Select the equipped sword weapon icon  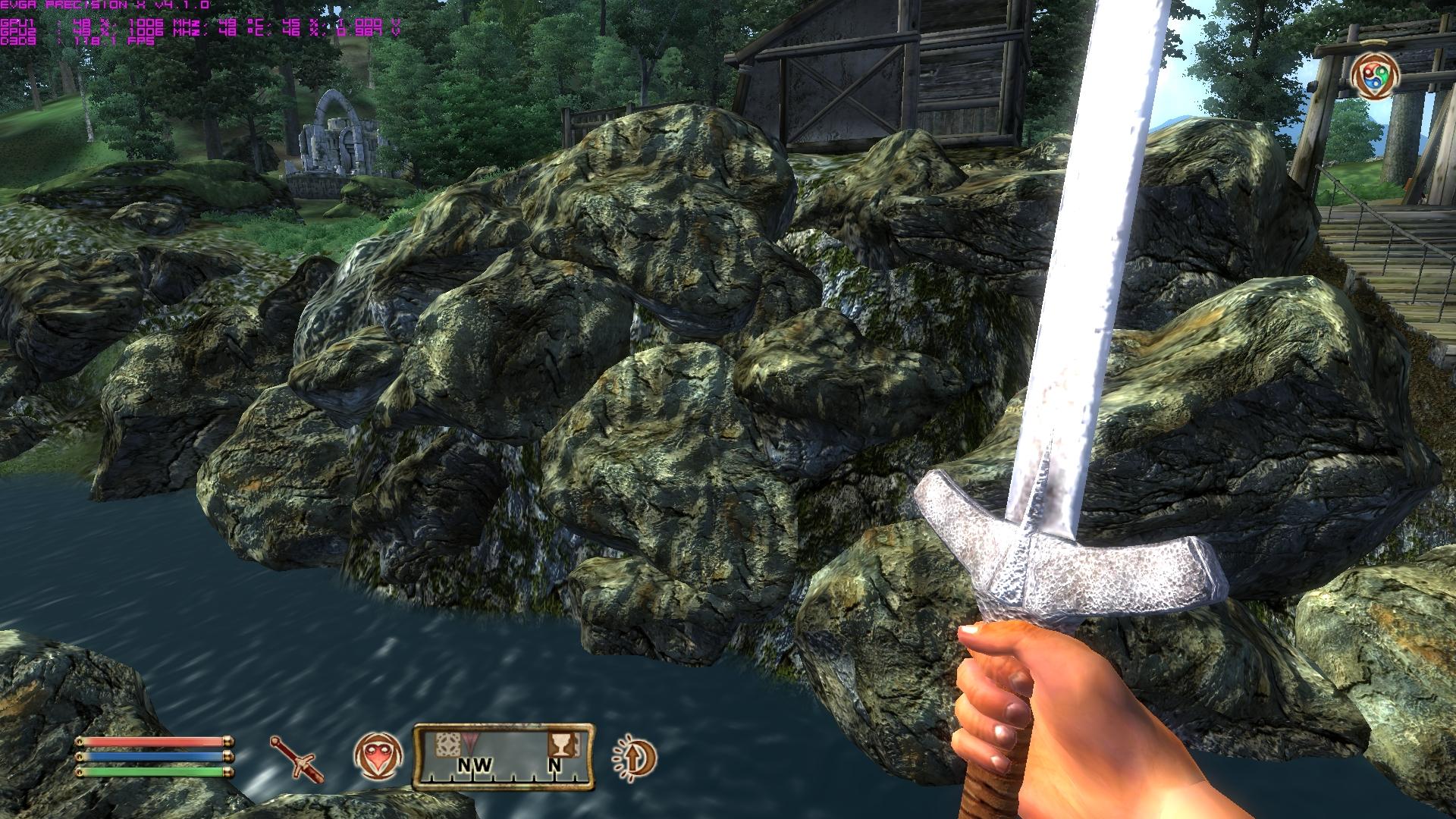tap(297, 758)
